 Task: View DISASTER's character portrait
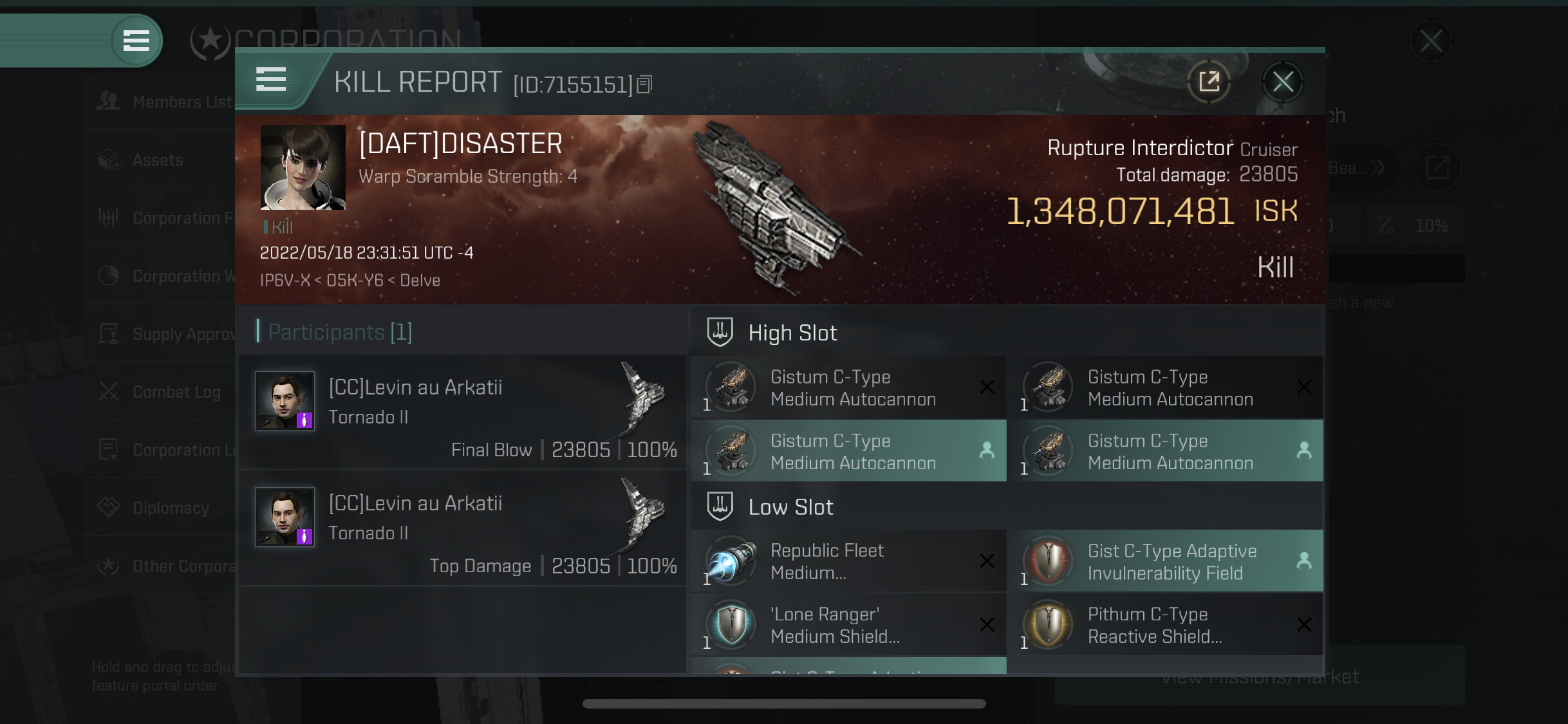click(303, 167)
